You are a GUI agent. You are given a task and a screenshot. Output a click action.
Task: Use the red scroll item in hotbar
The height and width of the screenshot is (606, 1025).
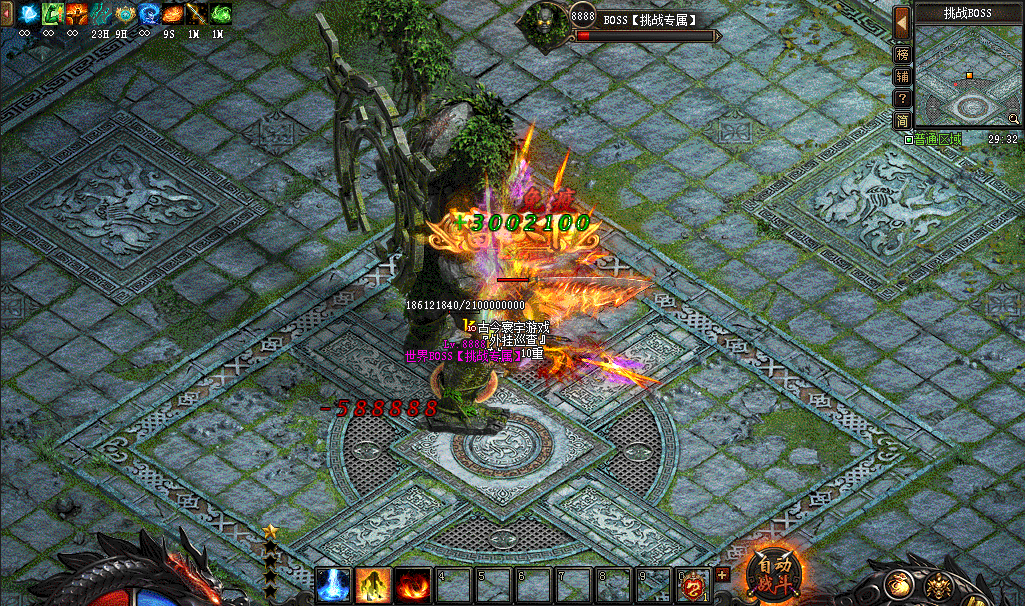692,585
